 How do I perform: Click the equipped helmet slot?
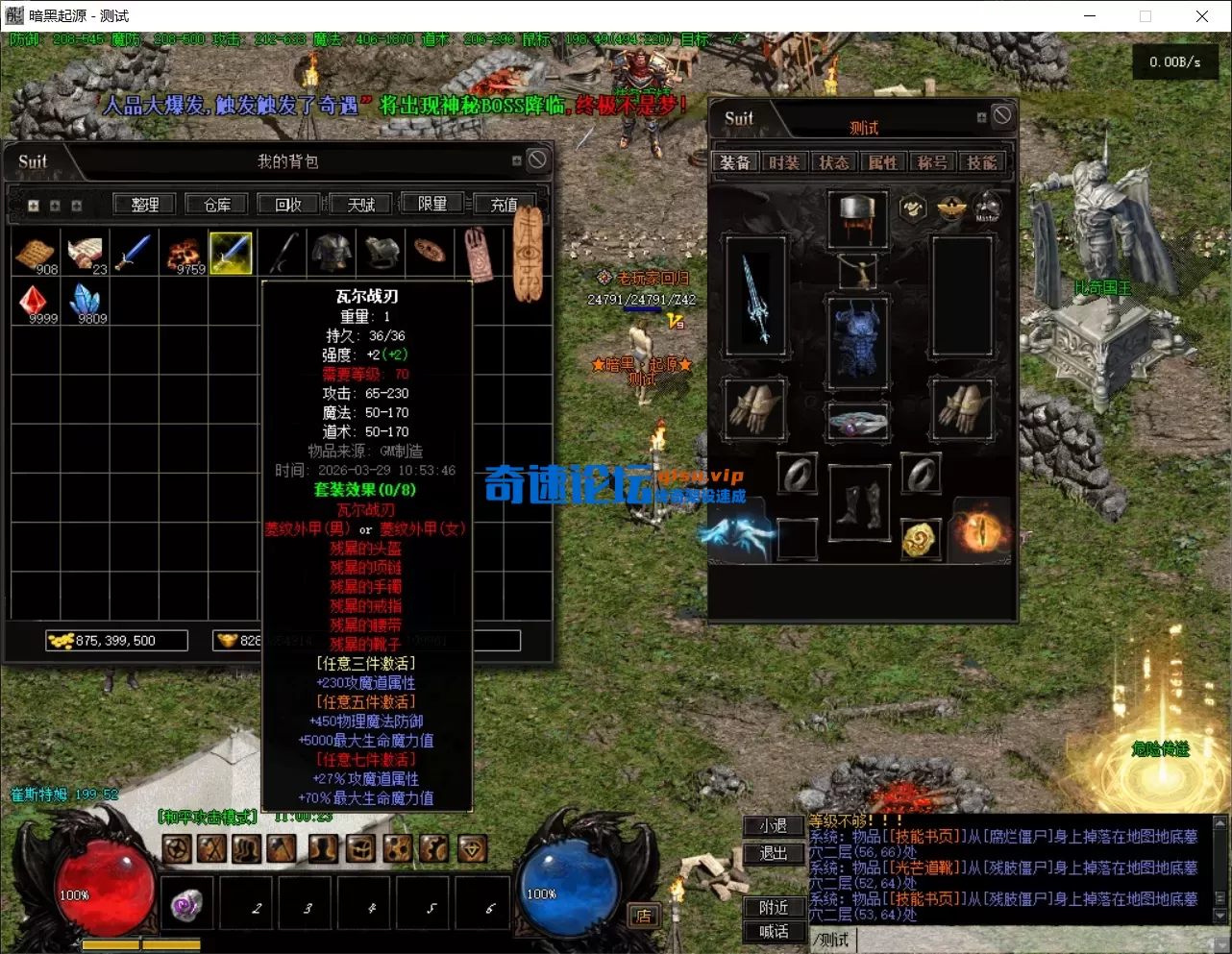pyautogui.click(x=857, y=216)
